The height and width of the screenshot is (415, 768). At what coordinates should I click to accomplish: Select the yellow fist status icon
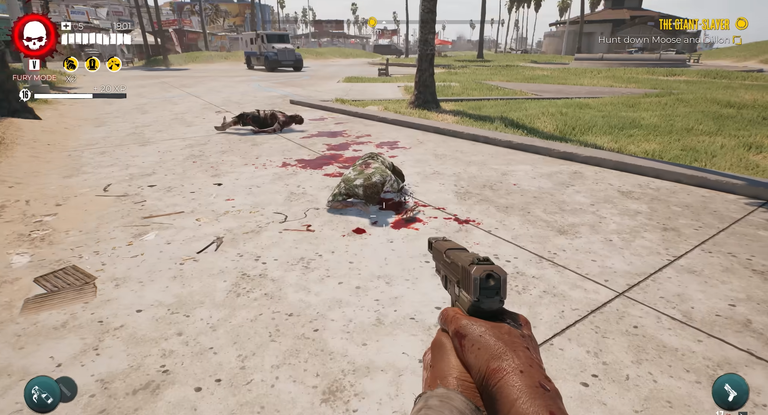pyautogui.click(x=71, y=64)
